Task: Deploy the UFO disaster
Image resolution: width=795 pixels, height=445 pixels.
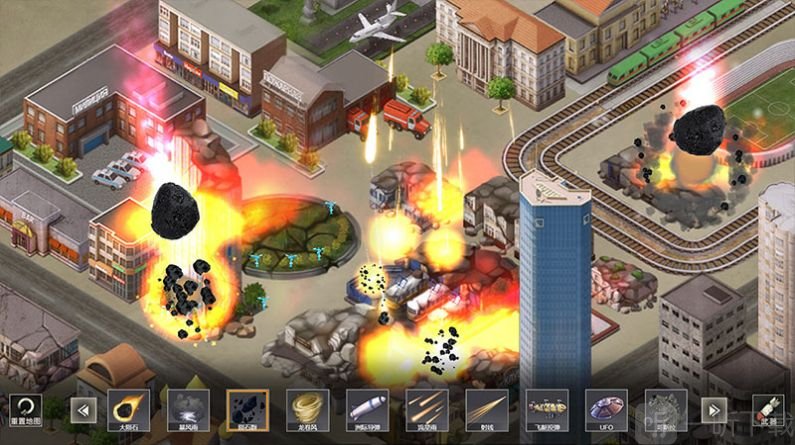Action: point(606,409)
